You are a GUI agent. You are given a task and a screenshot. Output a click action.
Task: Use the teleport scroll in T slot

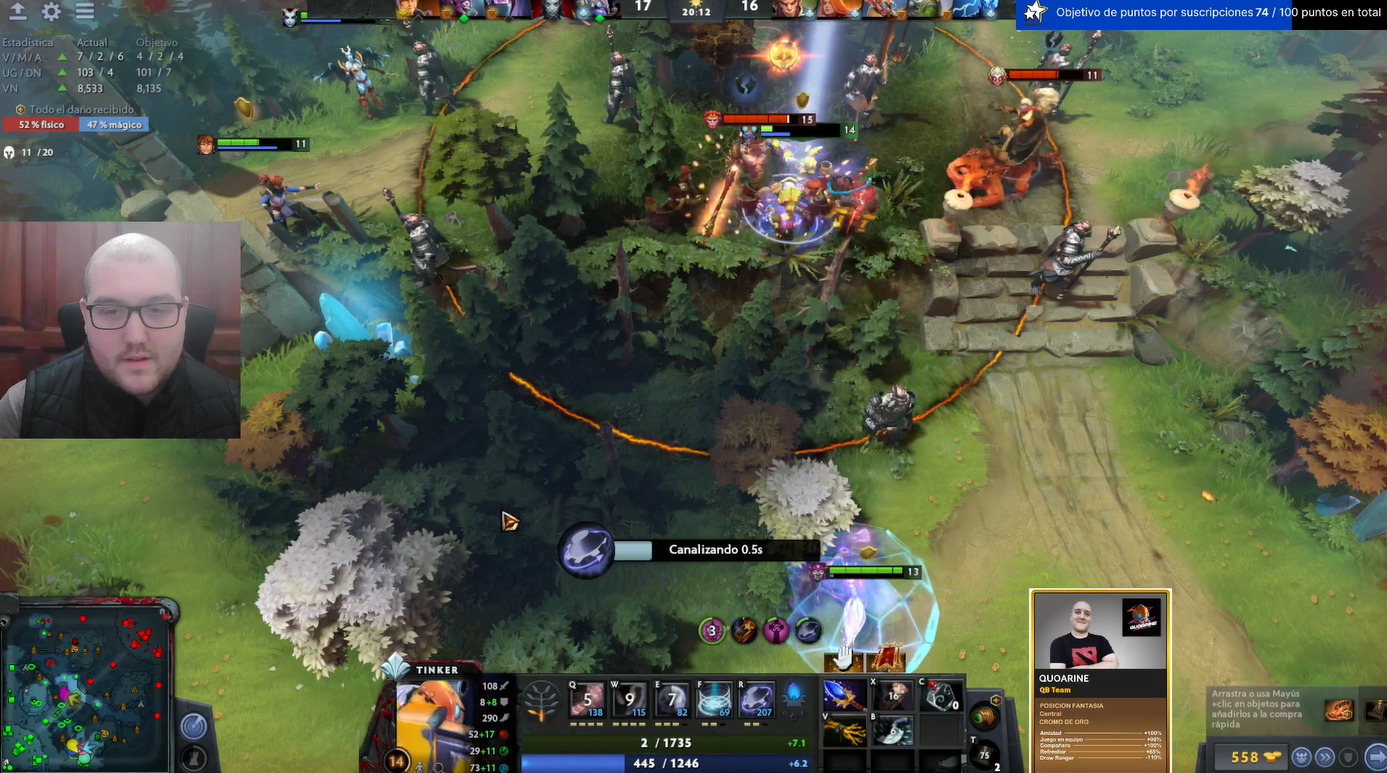click(984, 753)
